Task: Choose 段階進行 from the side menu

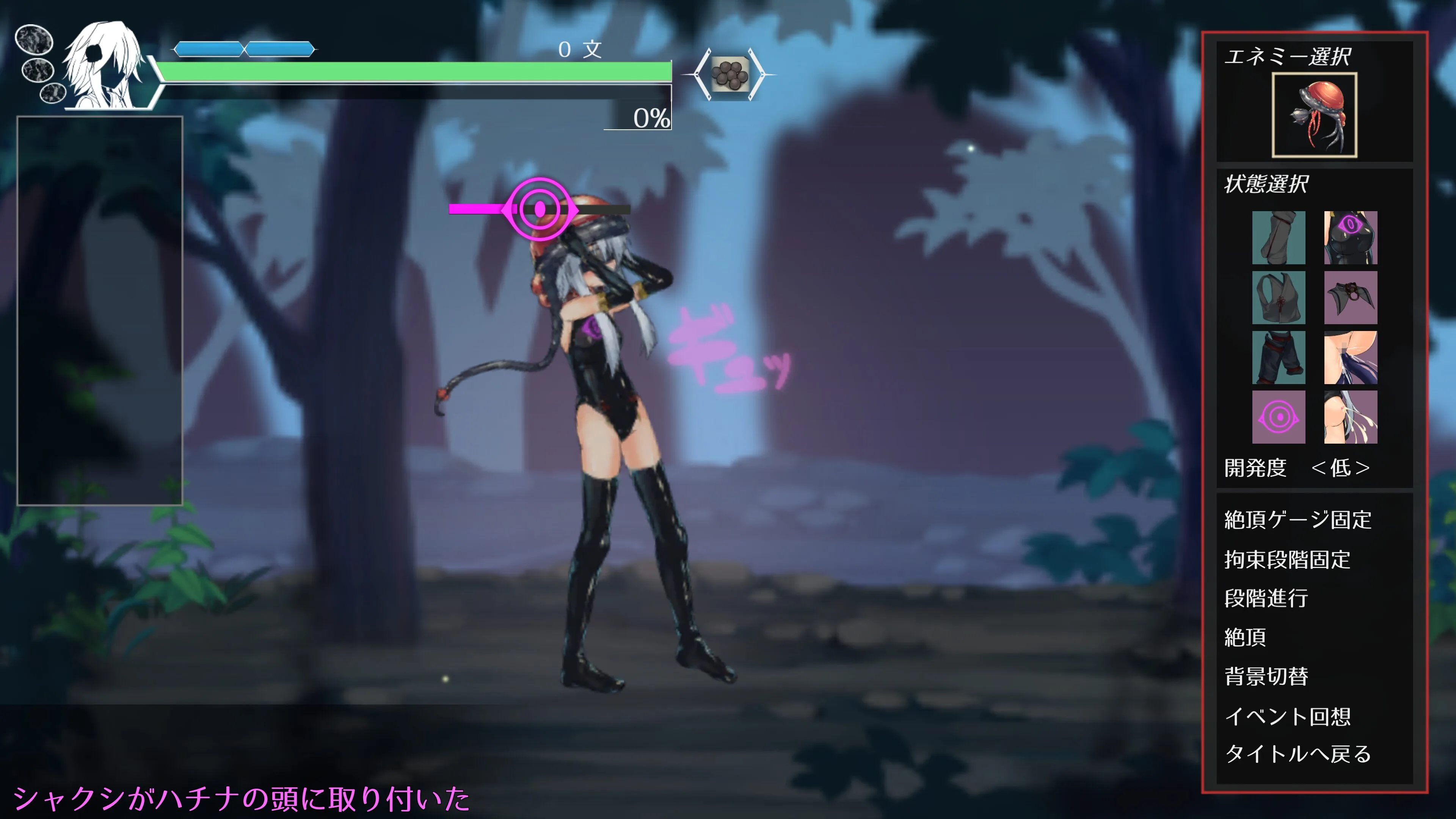Action: [x=1266, y=598]
